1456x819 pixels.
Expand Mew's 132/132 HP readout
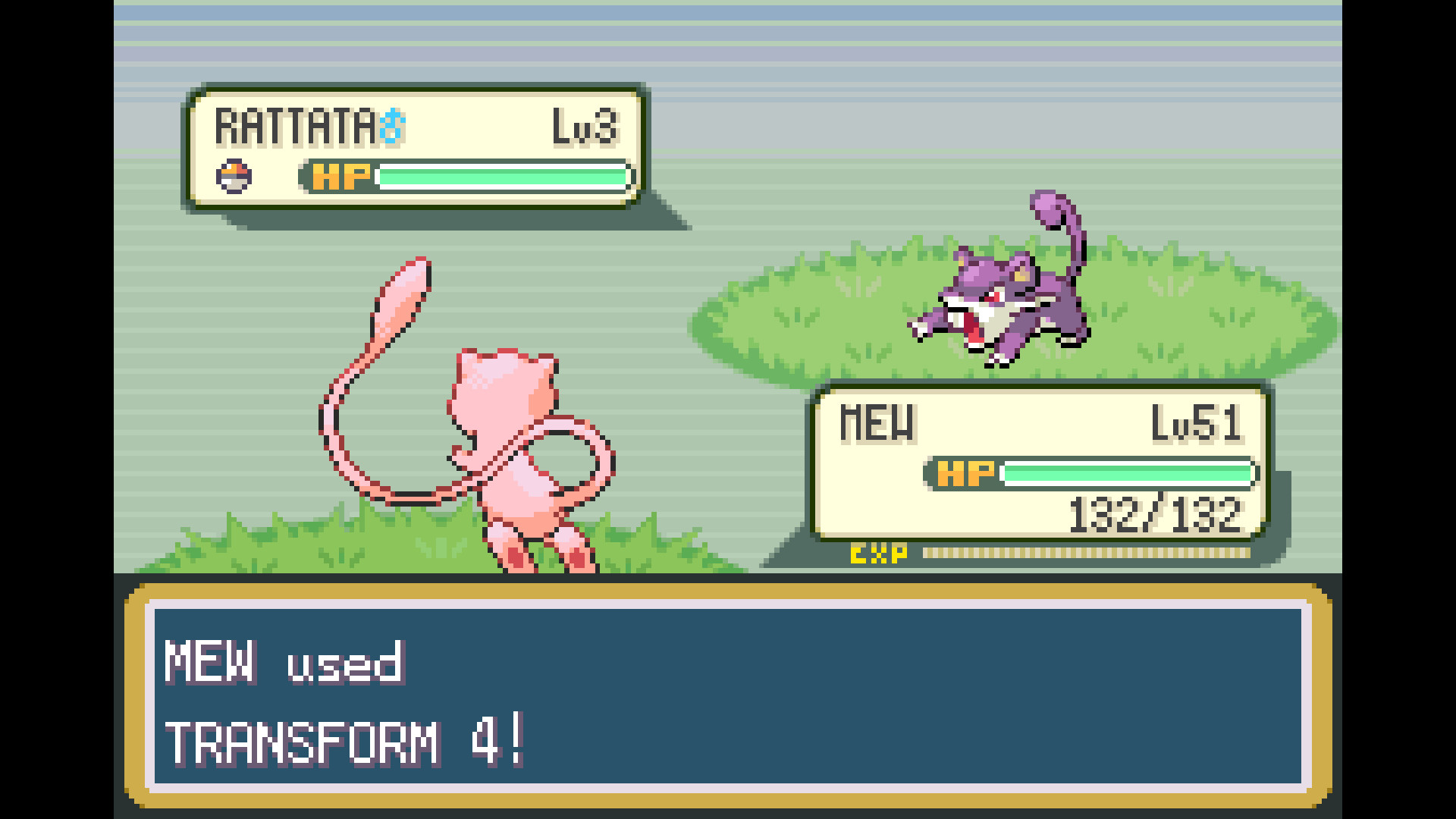(1155, 514)
